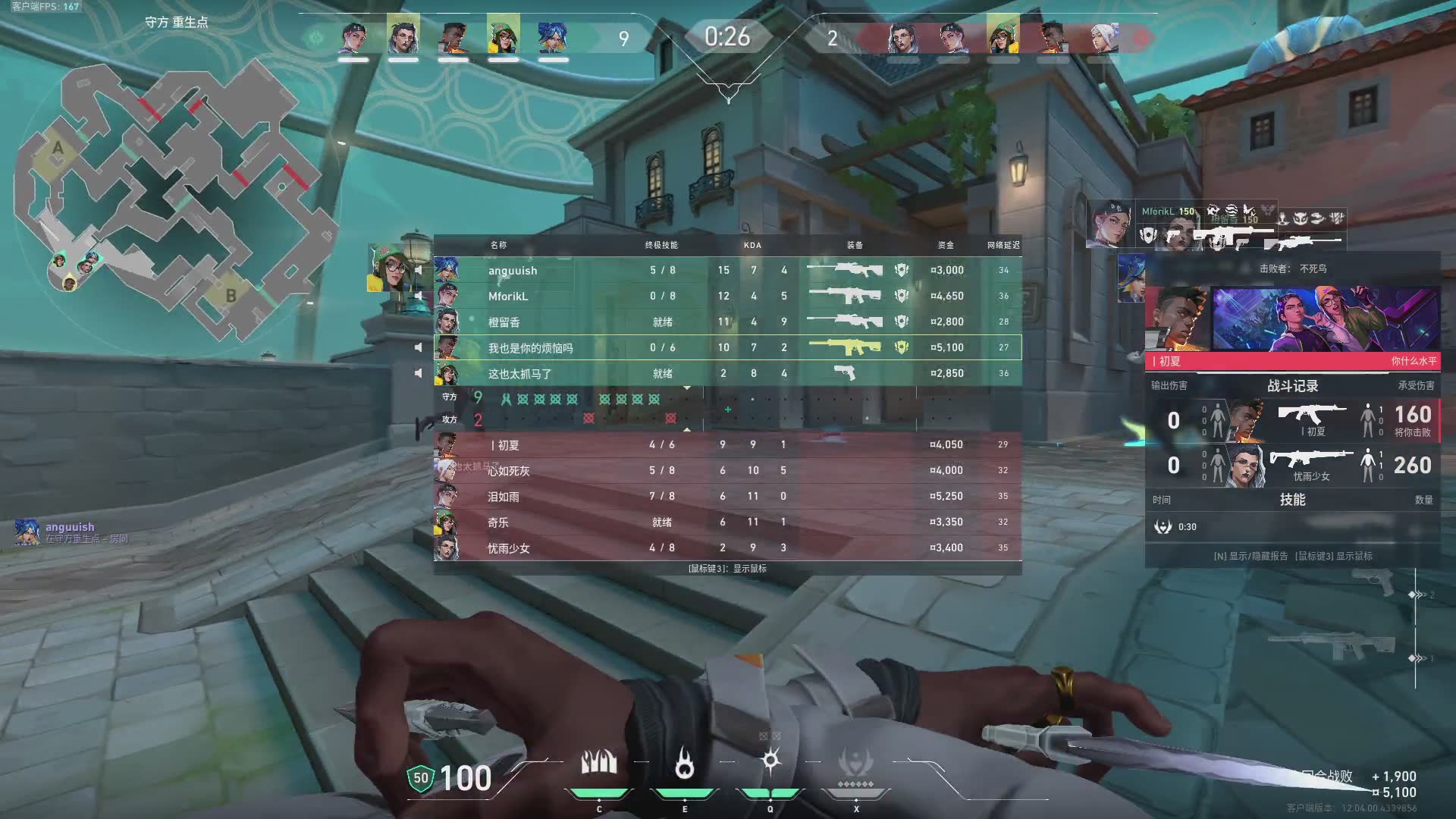The width and height of the screenshot is (1456, 819).
Task: Select MforikL's scoreboard row
Action: pos(726,296)
